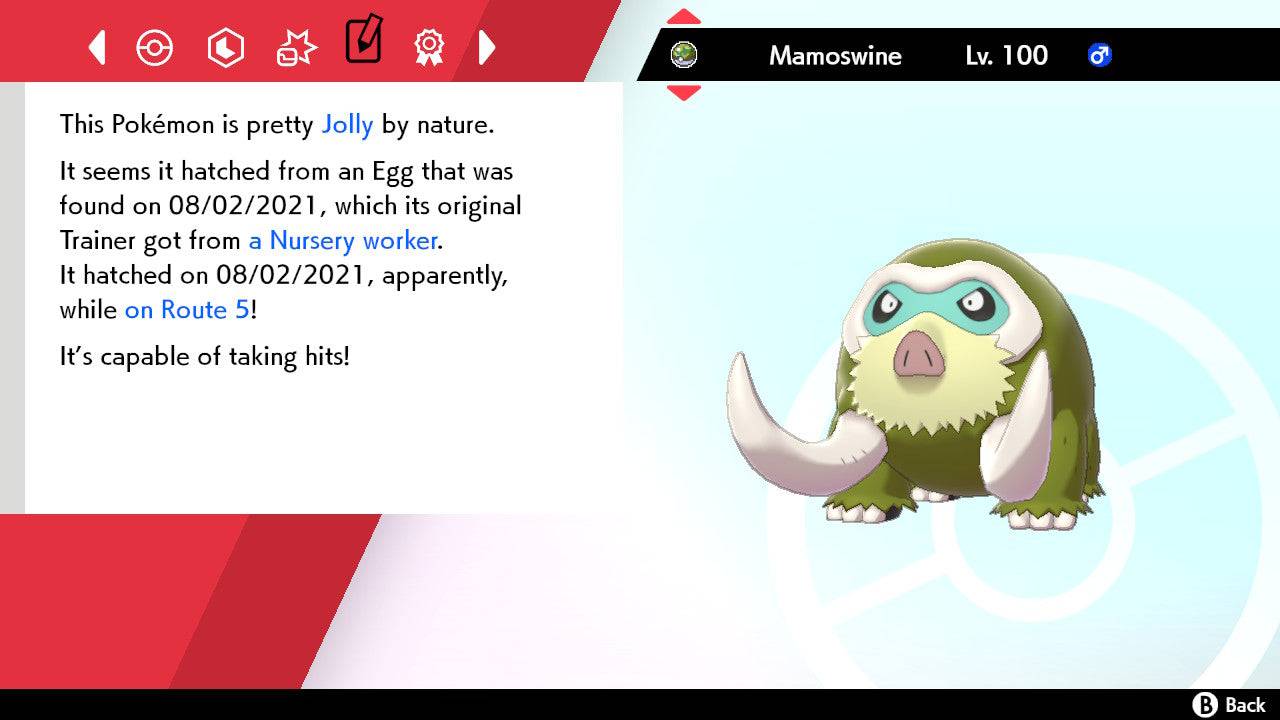Click the right arrow to next page
This screenshot has height=720, width=1280.
point(488,46)
